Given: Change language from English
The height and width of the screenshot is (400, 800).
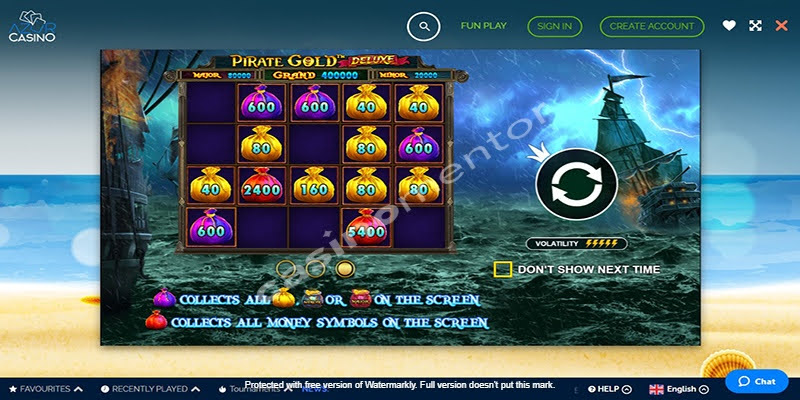Looking at the screenshot, I should (x=680, y=389).
